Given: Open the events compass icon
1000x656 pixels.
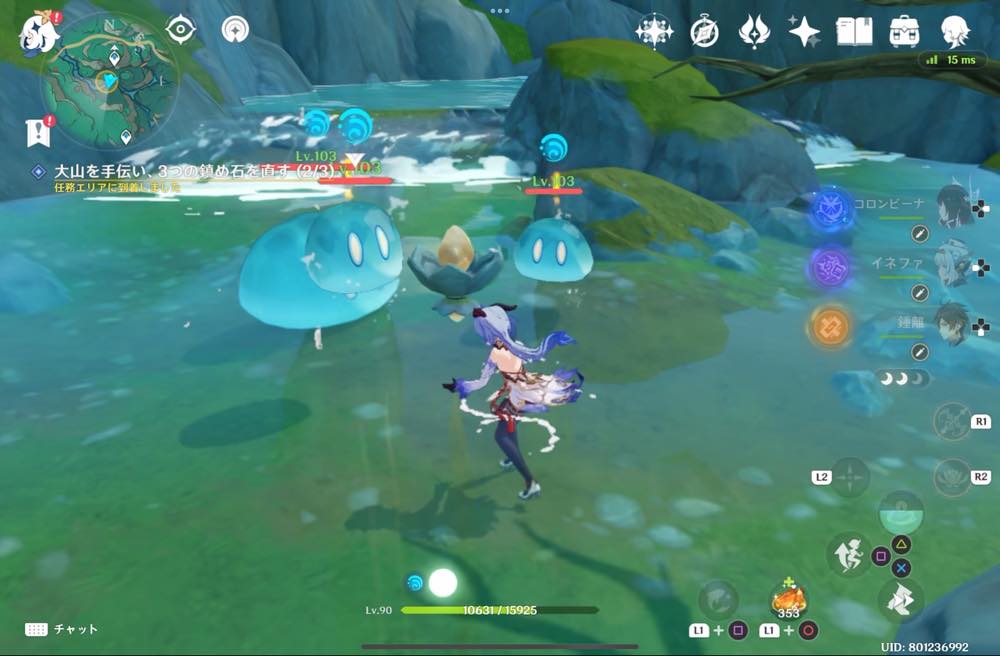Looking at the screenshot, I should [x=704, y=31].
